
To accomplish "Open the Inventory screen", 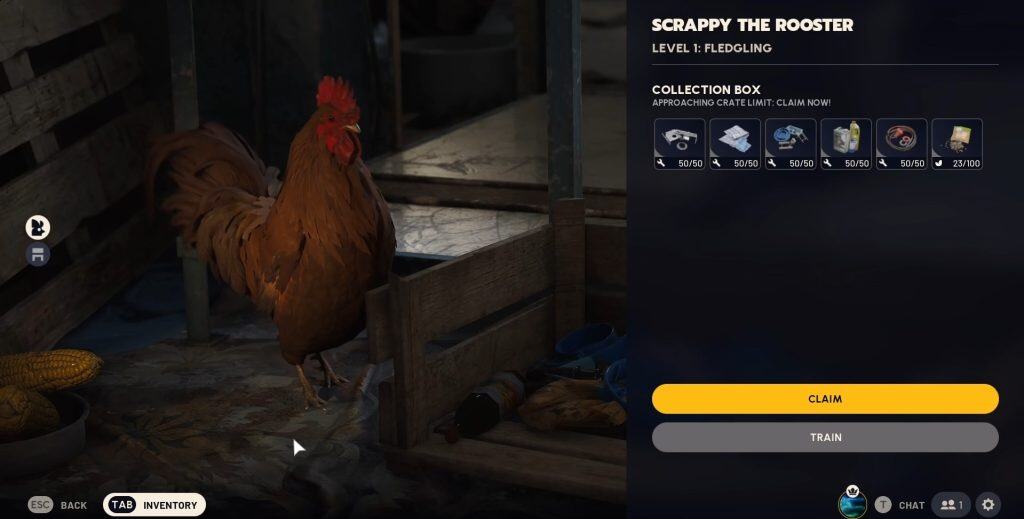I will 155,505.
